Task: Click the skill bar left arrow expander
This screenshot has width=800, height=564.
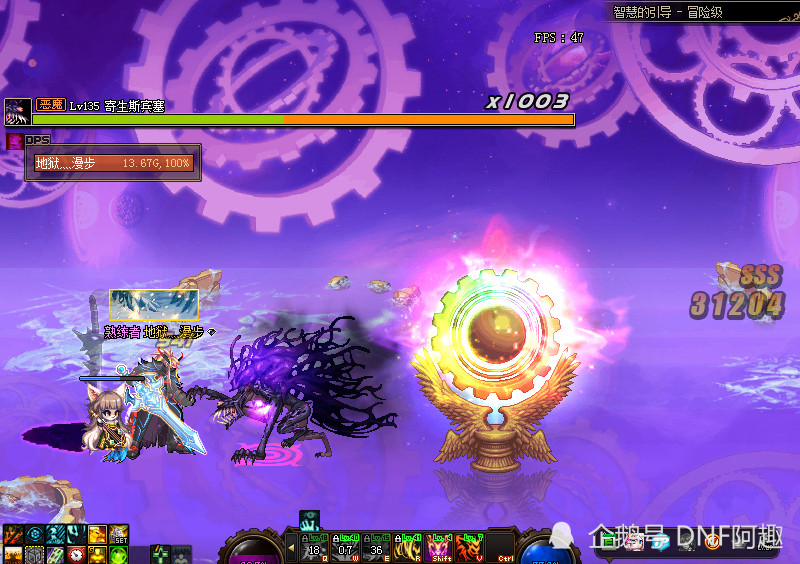Action: 292,547
